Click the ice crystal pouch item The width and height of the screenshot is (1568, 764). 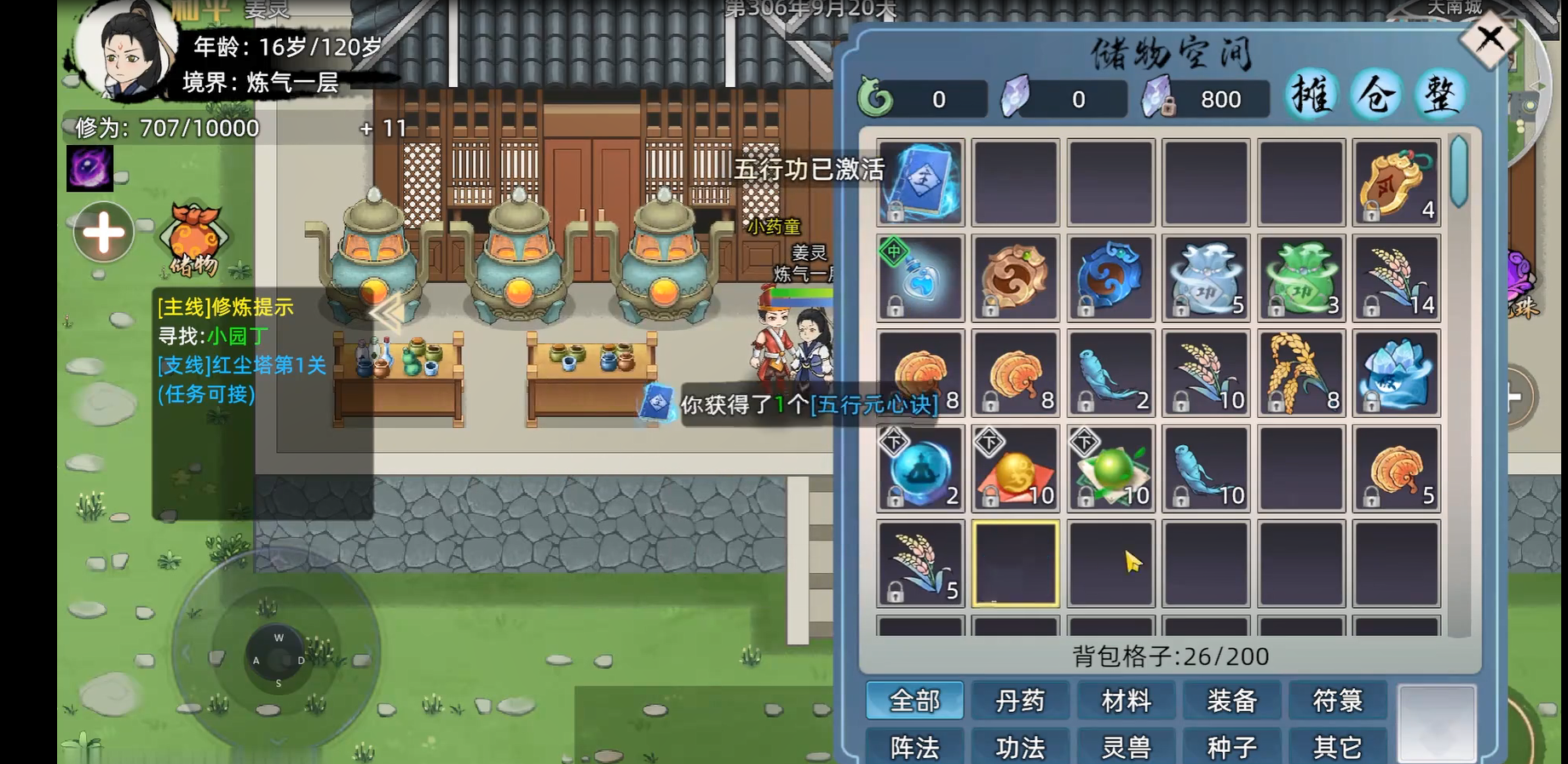[1394, 373]
